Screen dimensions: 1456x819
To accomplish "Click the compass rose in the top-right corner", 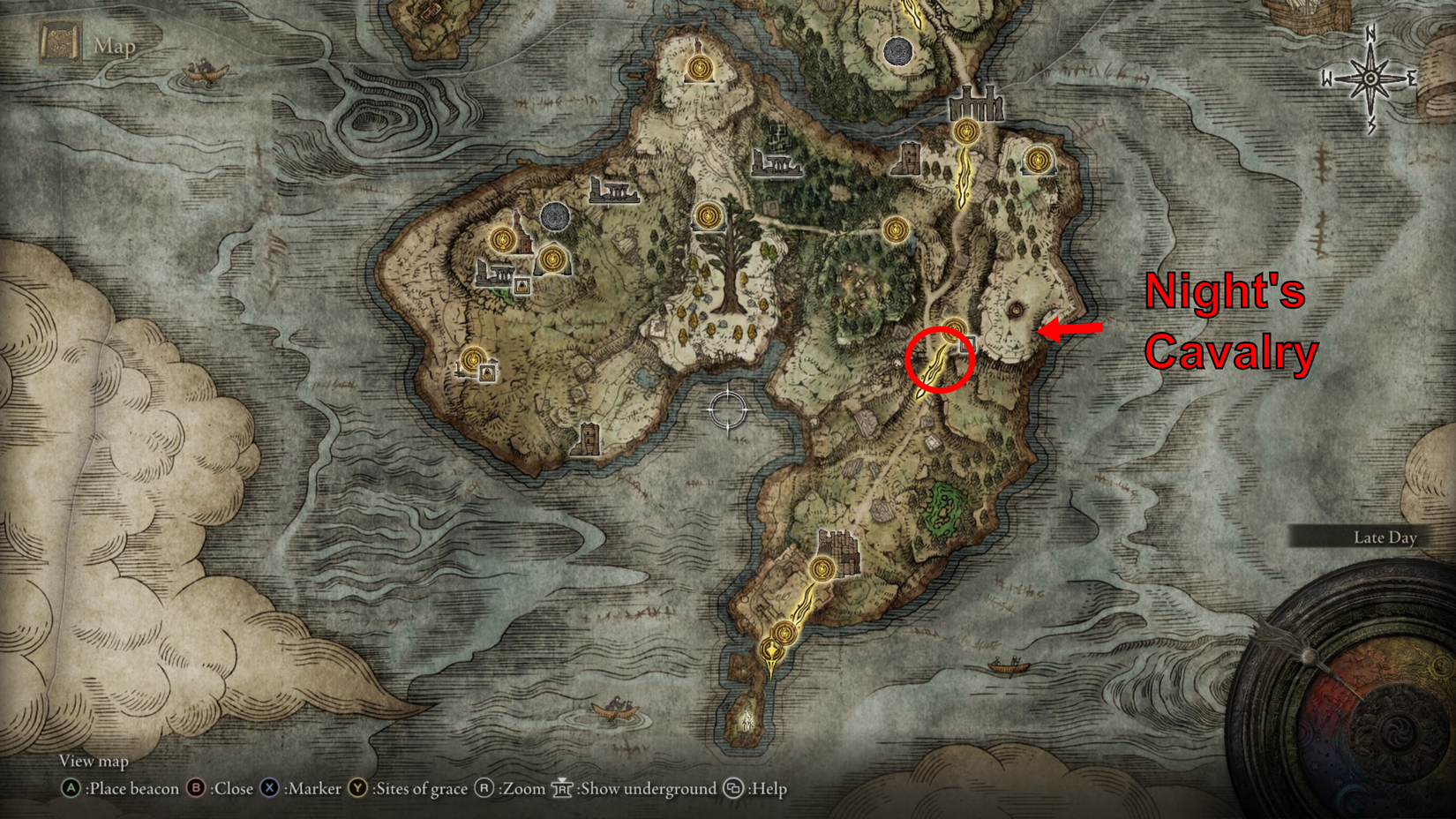I will (1370, 78).
